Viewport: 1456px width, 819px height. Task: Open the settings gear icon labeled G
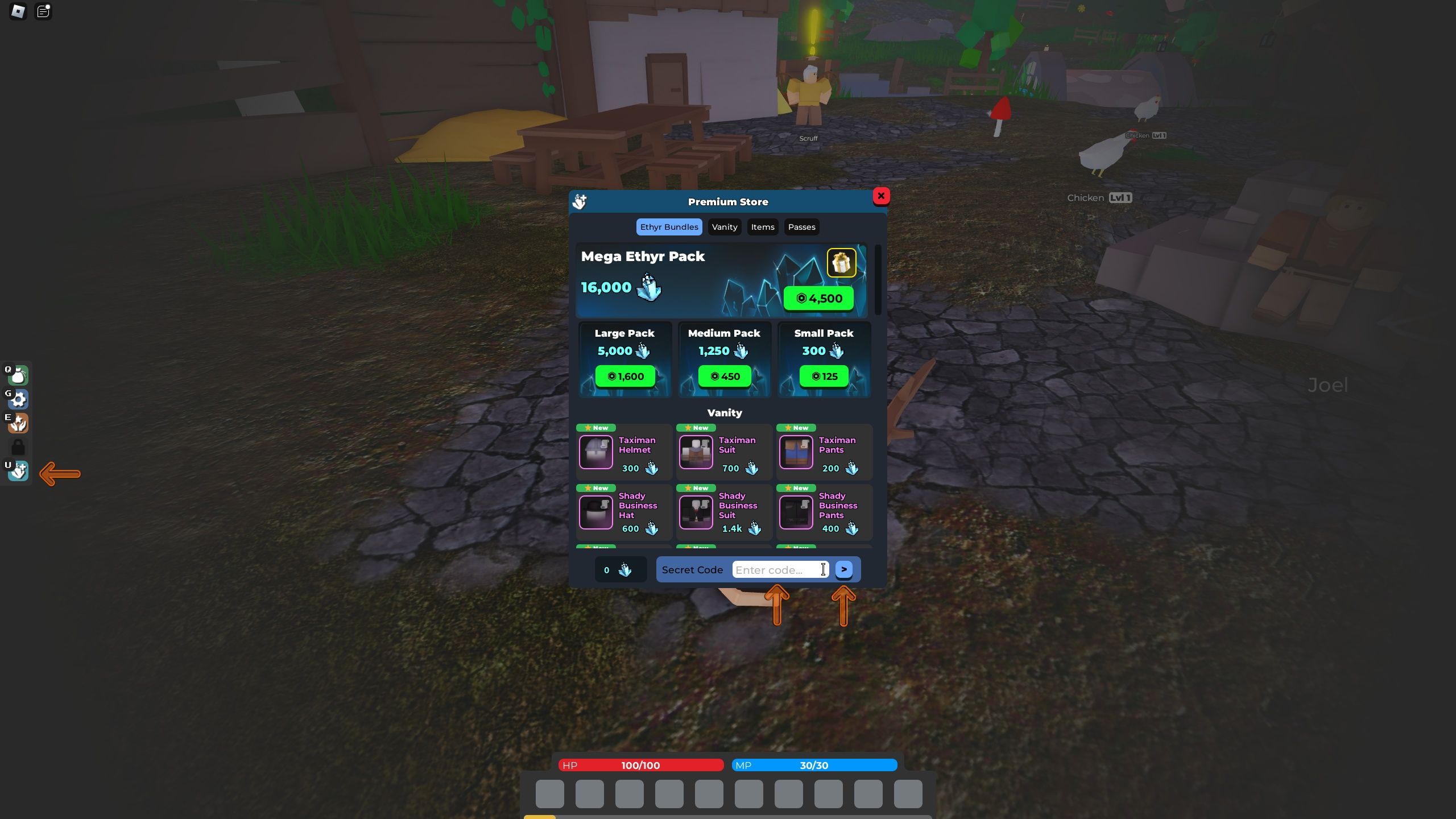[19, 400]
